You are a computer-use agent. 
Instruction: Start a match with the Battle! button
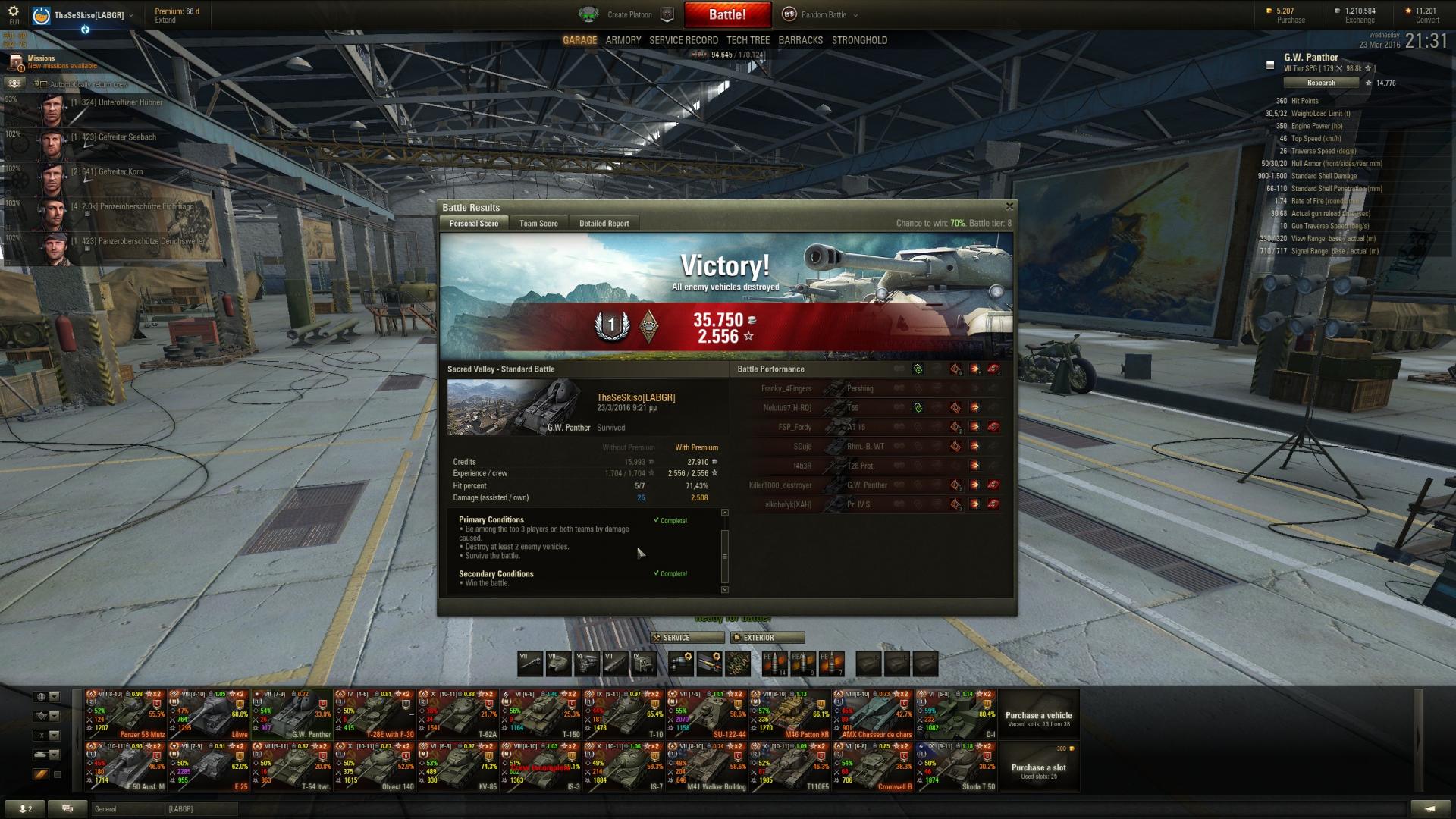[x=727, y=14]
